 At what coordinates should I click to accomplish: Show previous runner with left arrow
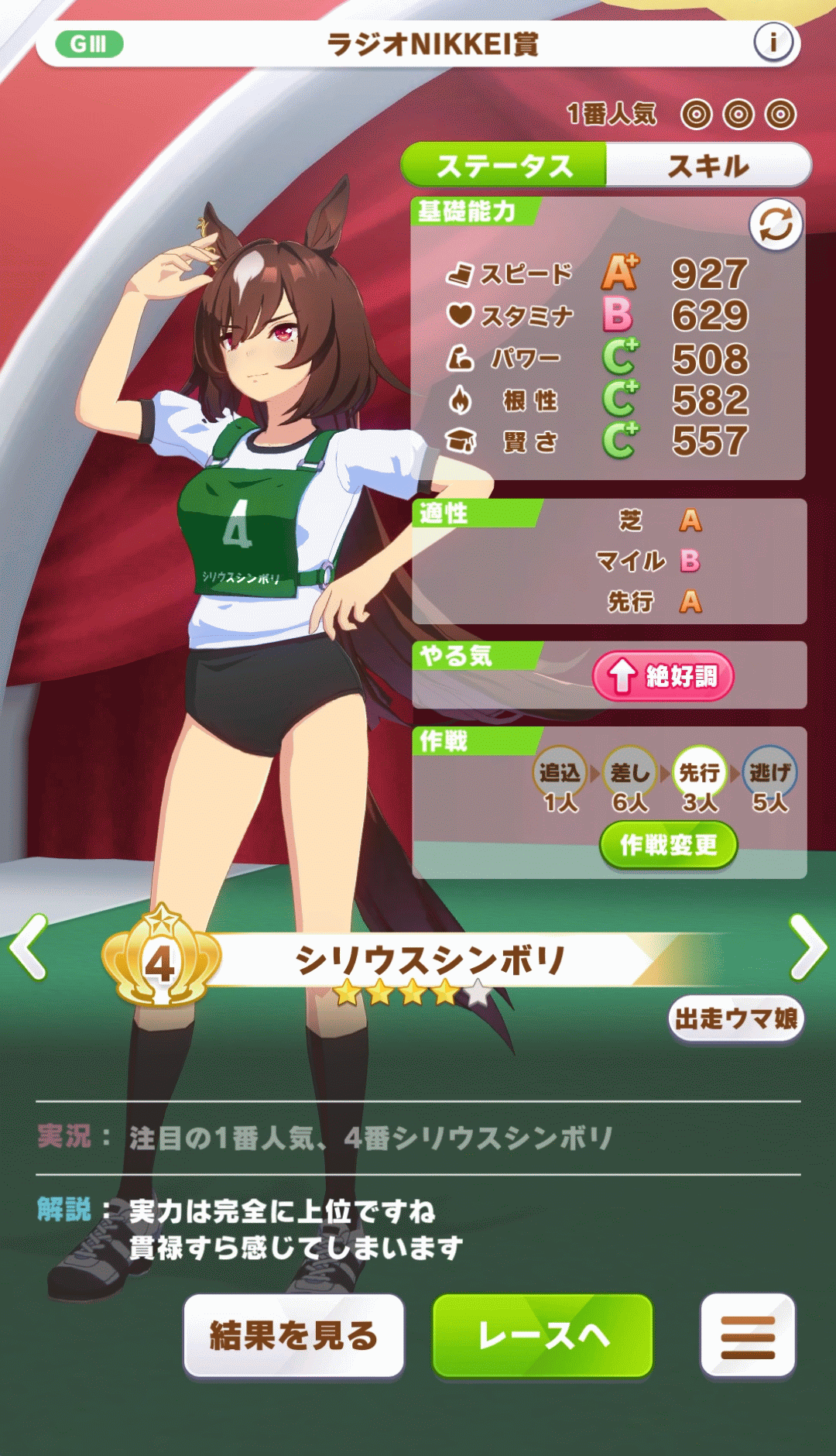[x=29, y=946]
